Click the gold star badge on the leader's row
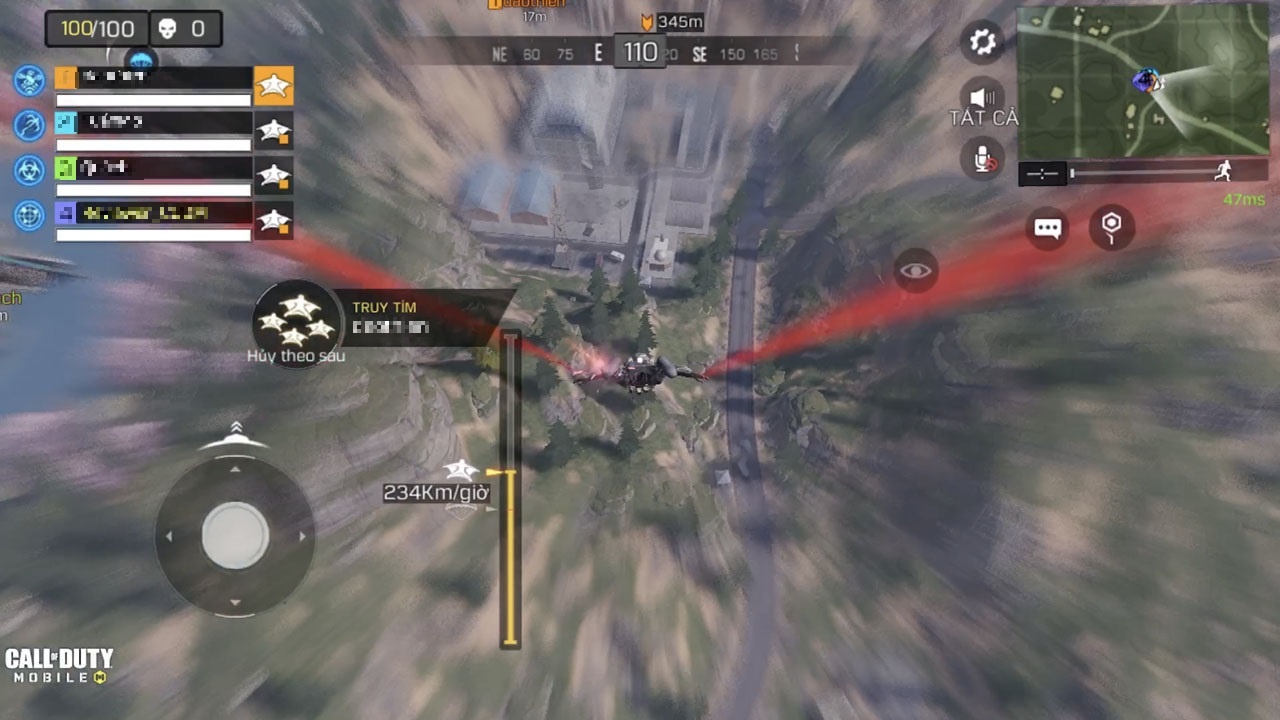The image size is (1280, 720). point(273,85)
